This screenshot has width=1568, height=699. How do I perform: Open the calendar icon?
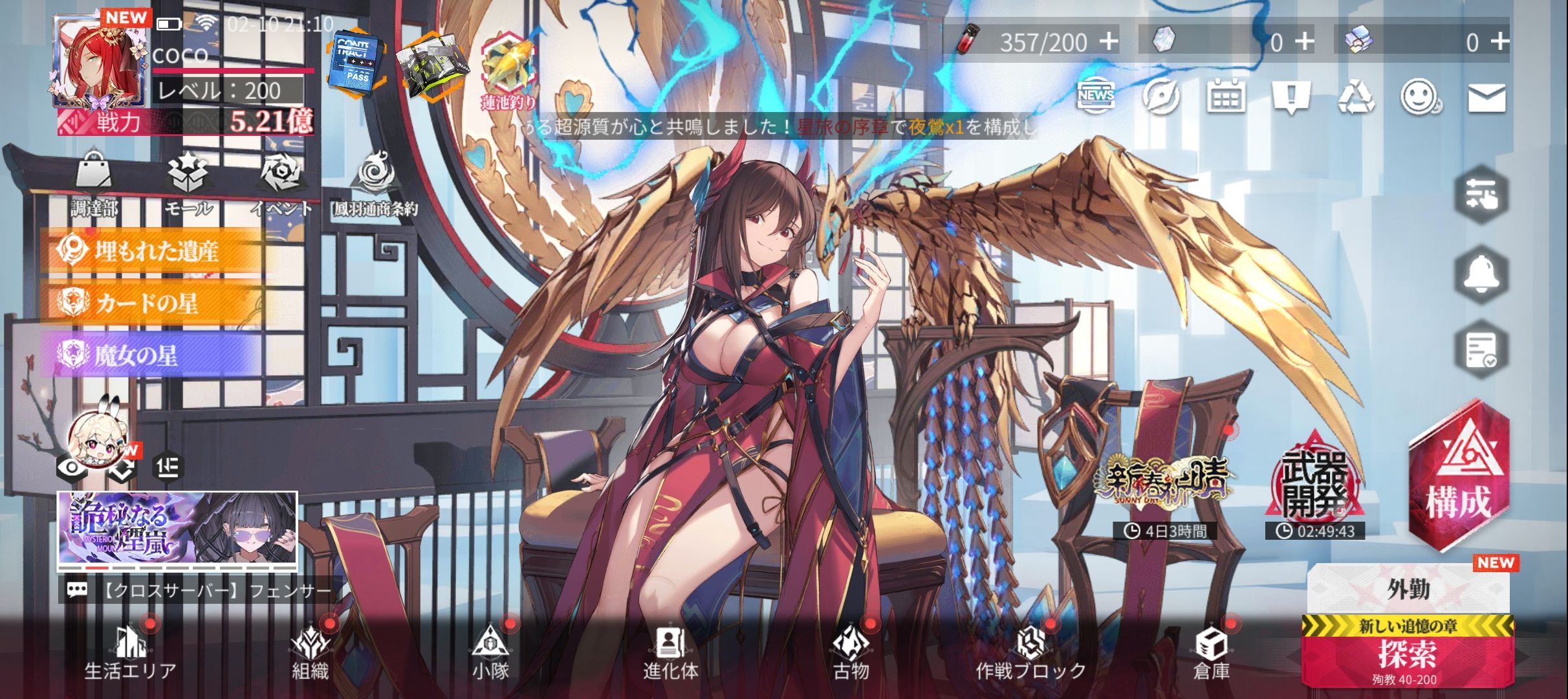click(1226, 98)
